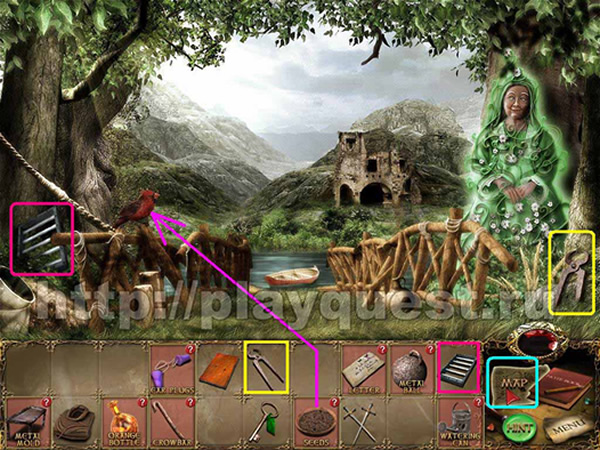
Task: Pick the orange wooden board item
Action: point(217,368)
